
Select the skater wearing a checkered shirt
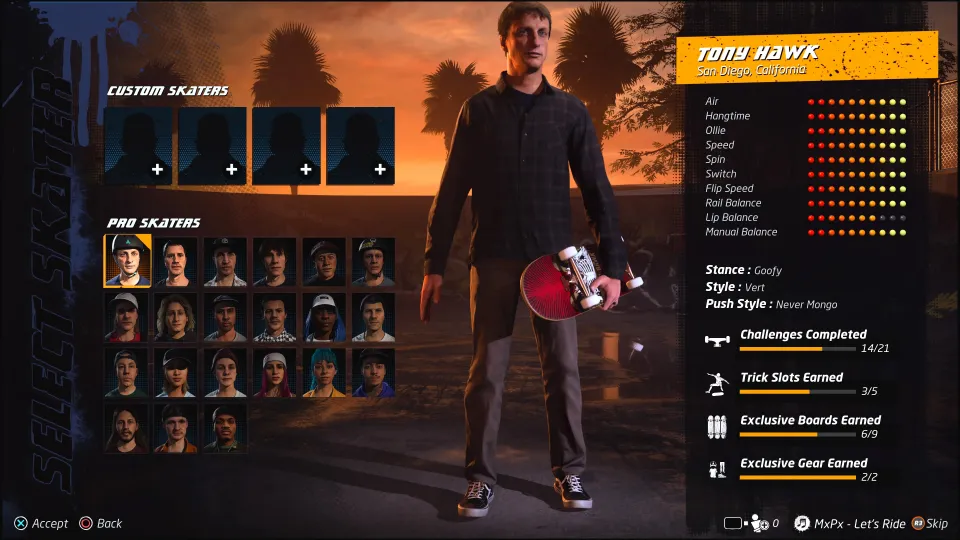tap(275, 317)
